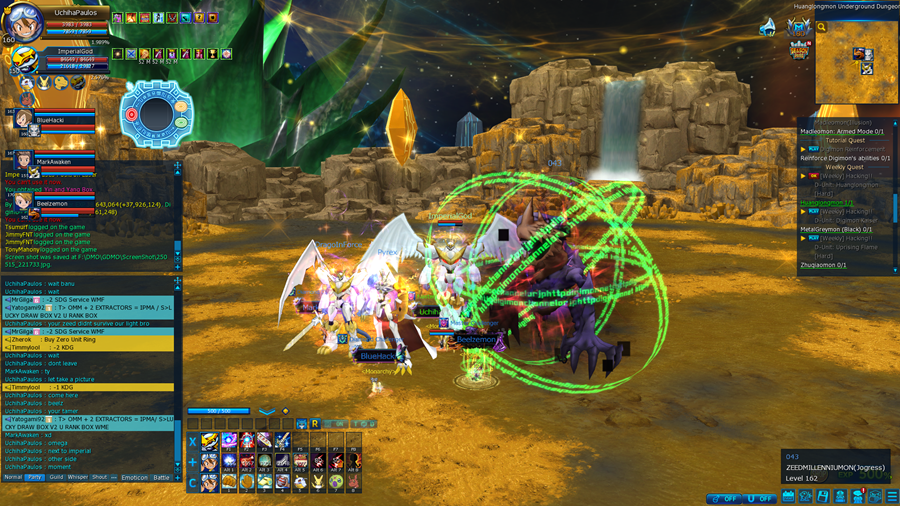The image size is (900, 506).
Task: Open the calendar icon in bottom menu
Action: (x=789, y=495)
